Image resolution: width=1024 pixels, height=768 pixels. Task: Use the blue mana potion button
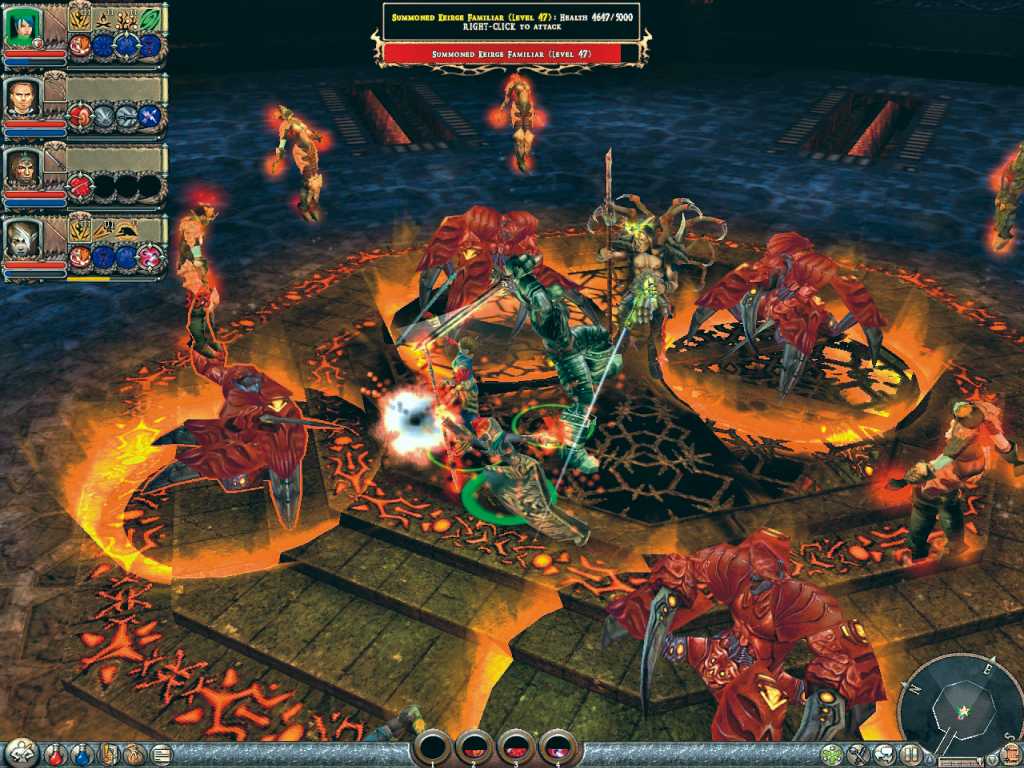pos(82,754)
